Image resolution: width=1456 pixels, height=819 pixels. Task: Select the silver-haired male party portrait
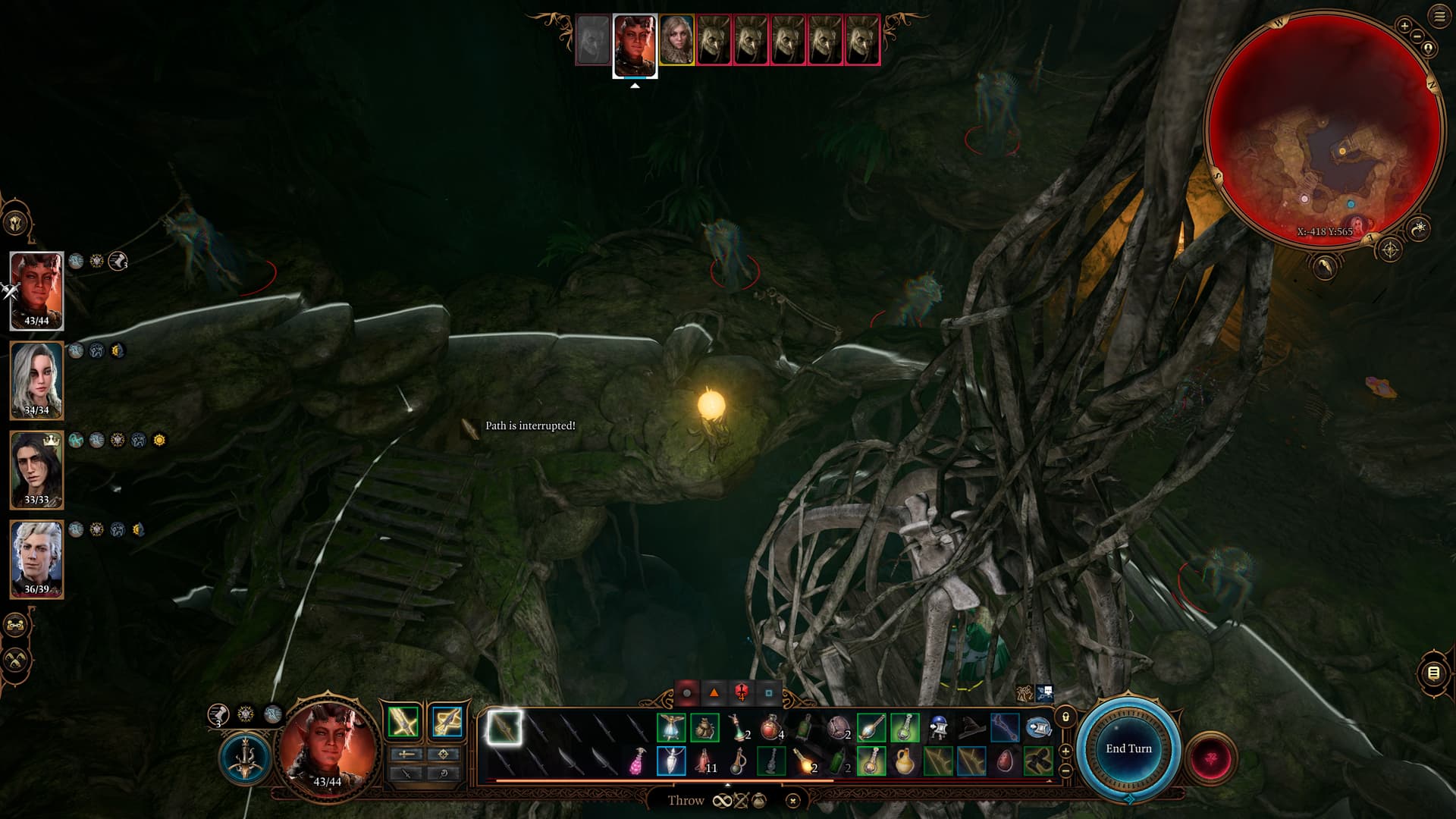coord(36,559)
